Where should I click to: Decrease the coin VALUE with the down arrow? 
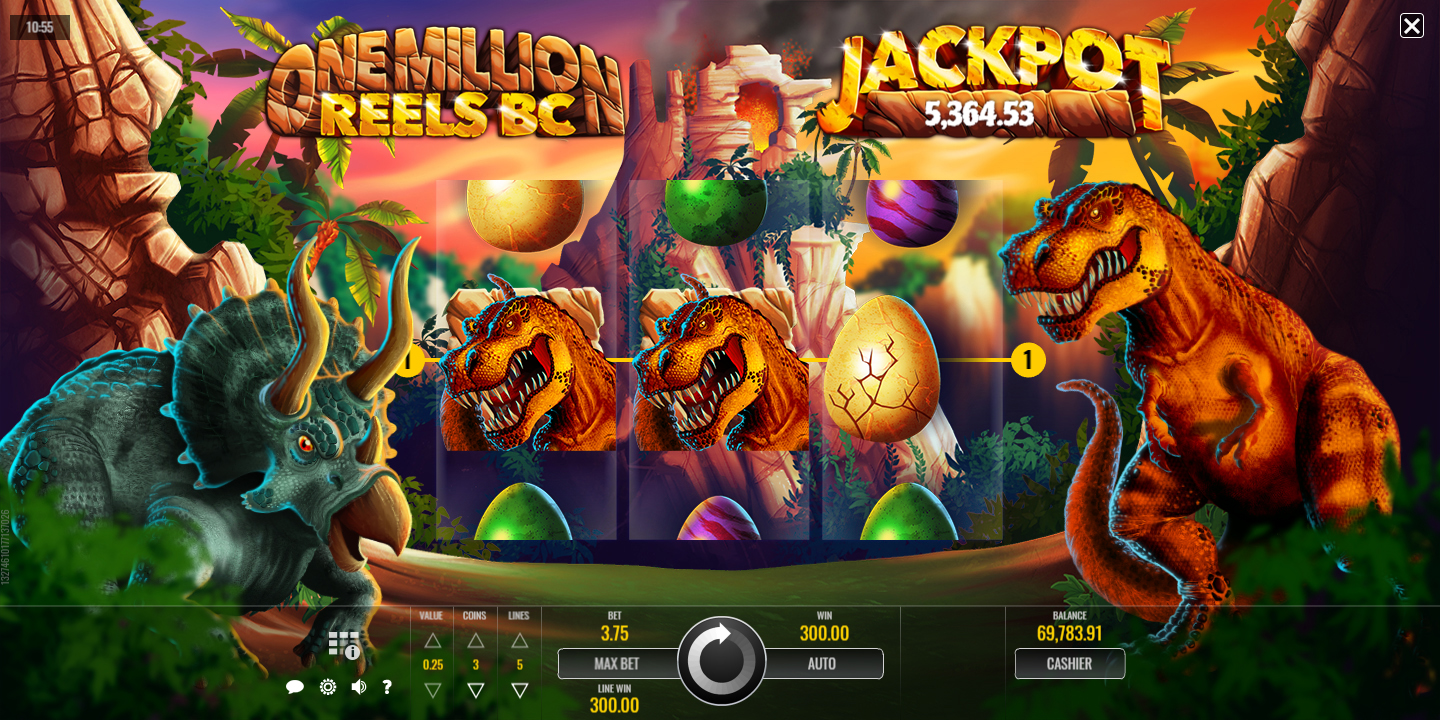[x=432, y=690]
